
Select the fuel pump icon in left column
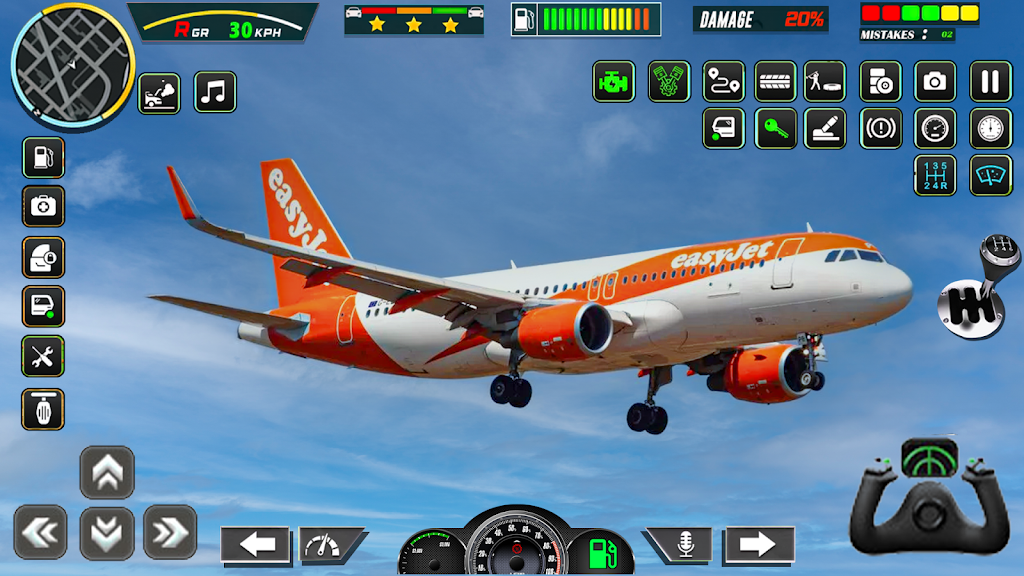pos(43,157)
